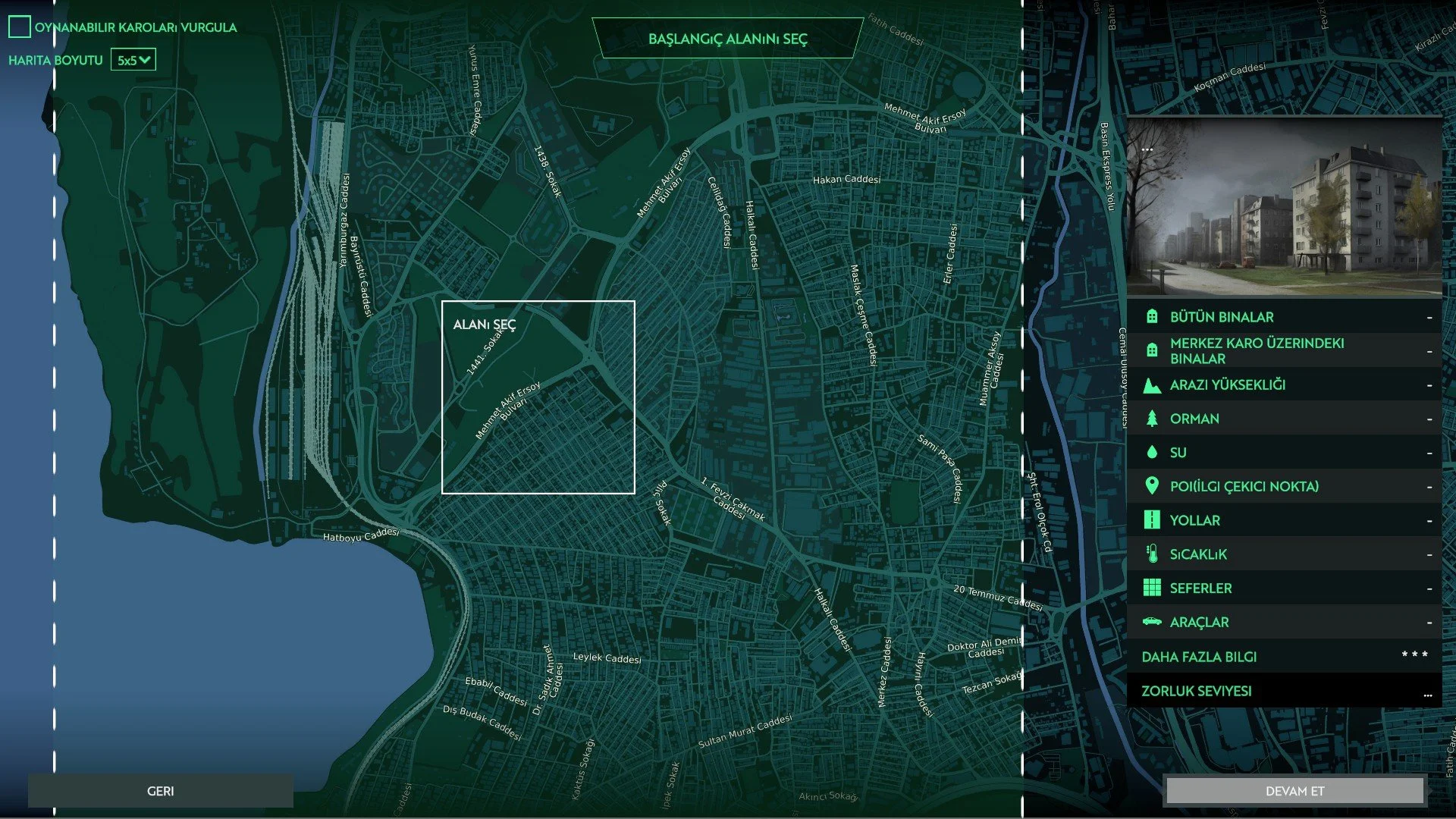Click the Yollar road icon
This screenshot has height=819, width=1456.
click(1153, 520)
